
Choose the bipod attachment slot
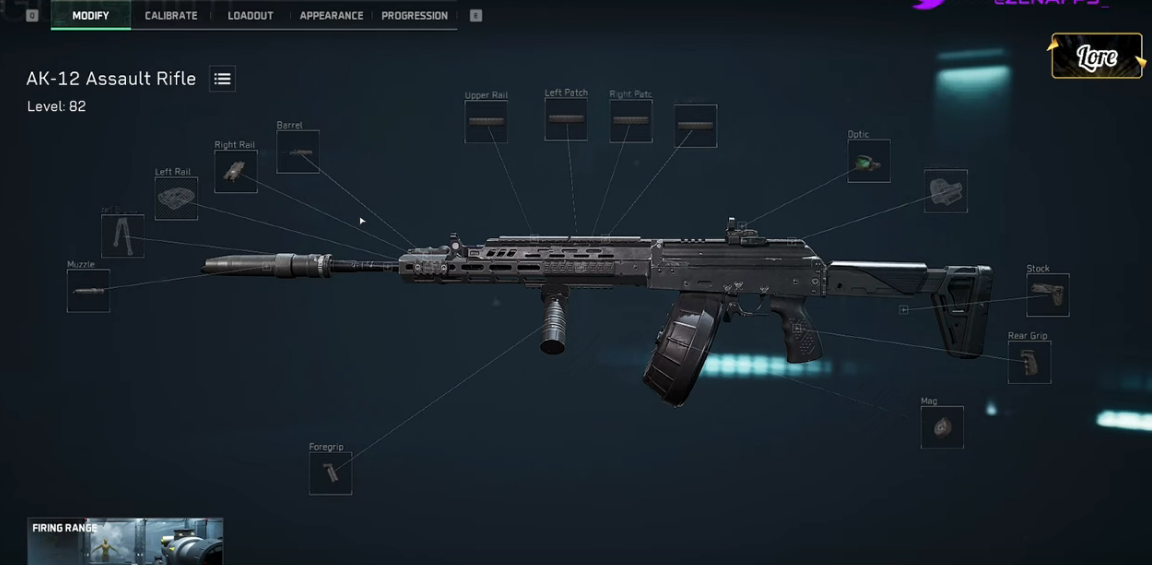(x=122, y=236)
